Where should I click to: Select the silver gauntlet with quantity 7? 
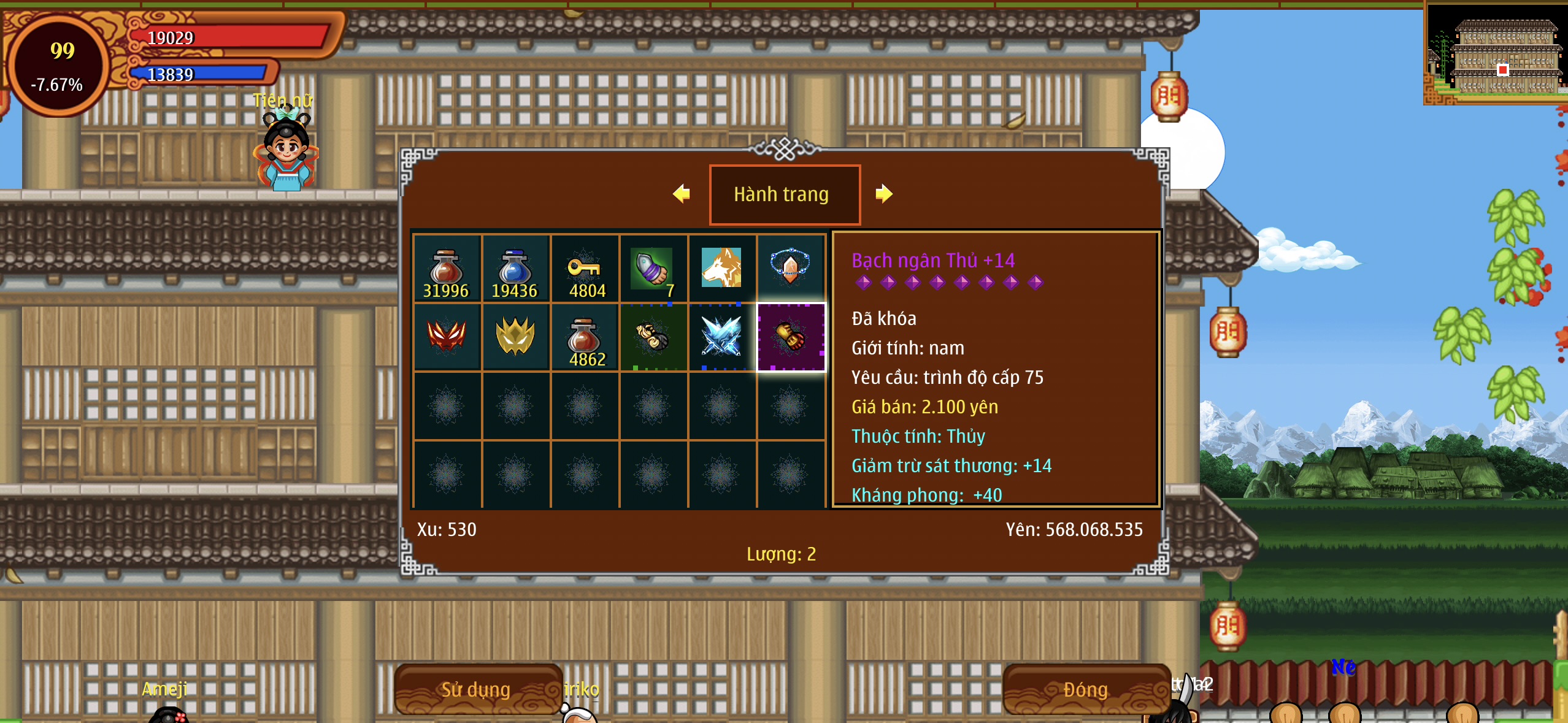pyautogui.click(x=653, y=269)
